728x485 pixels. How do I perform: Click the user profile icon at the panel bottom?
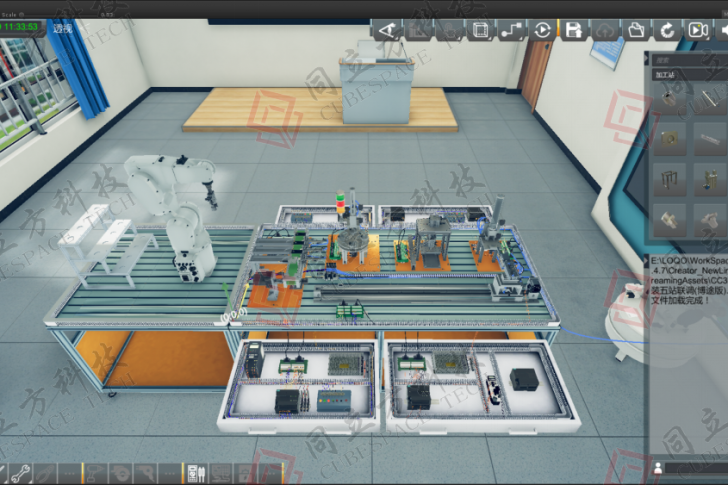pos(659,467)
